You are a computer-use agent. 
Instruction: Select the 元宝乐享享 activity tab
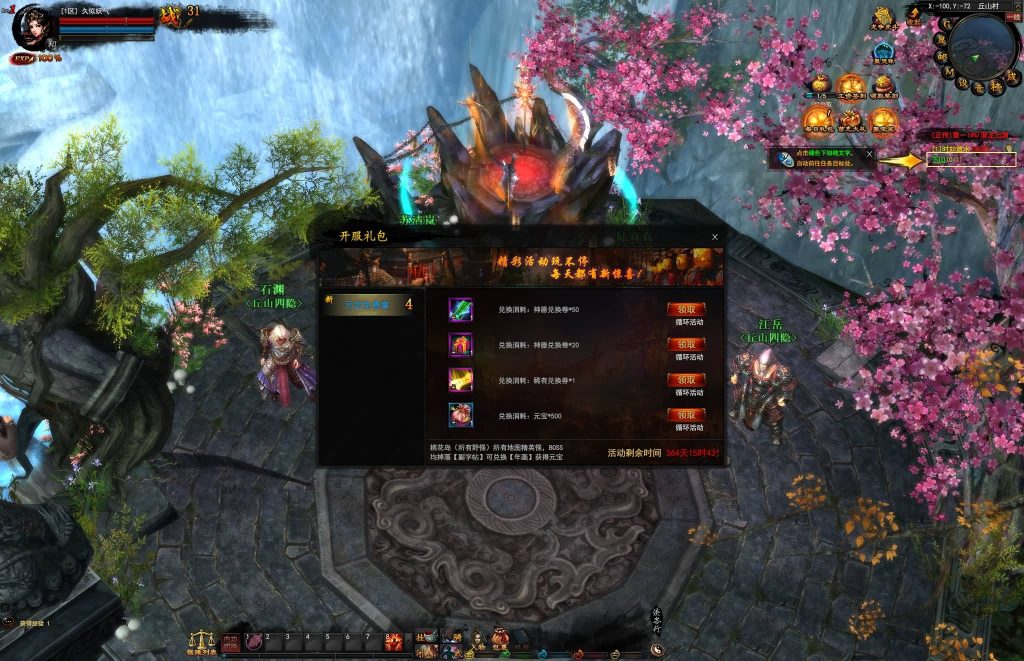[x=370, y=304]
